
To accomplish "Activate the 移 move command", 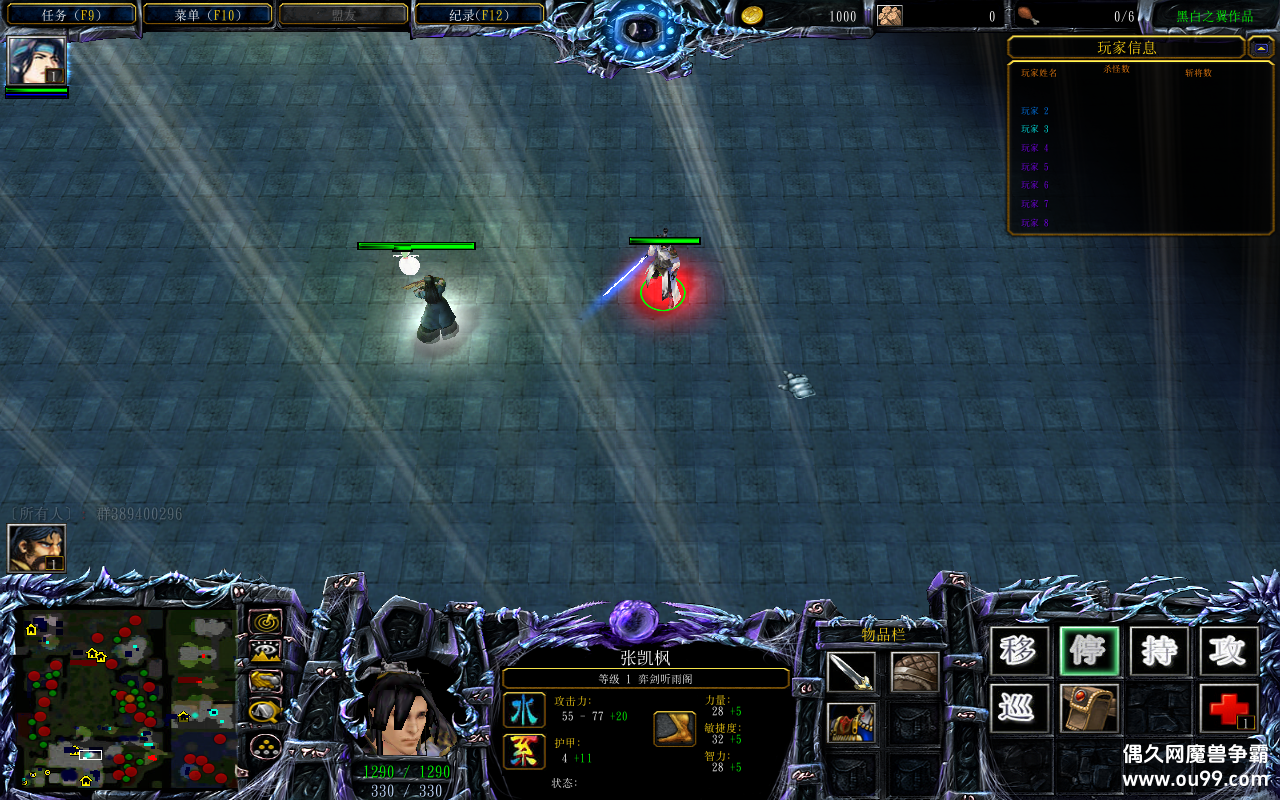I will click(1019, 652).
